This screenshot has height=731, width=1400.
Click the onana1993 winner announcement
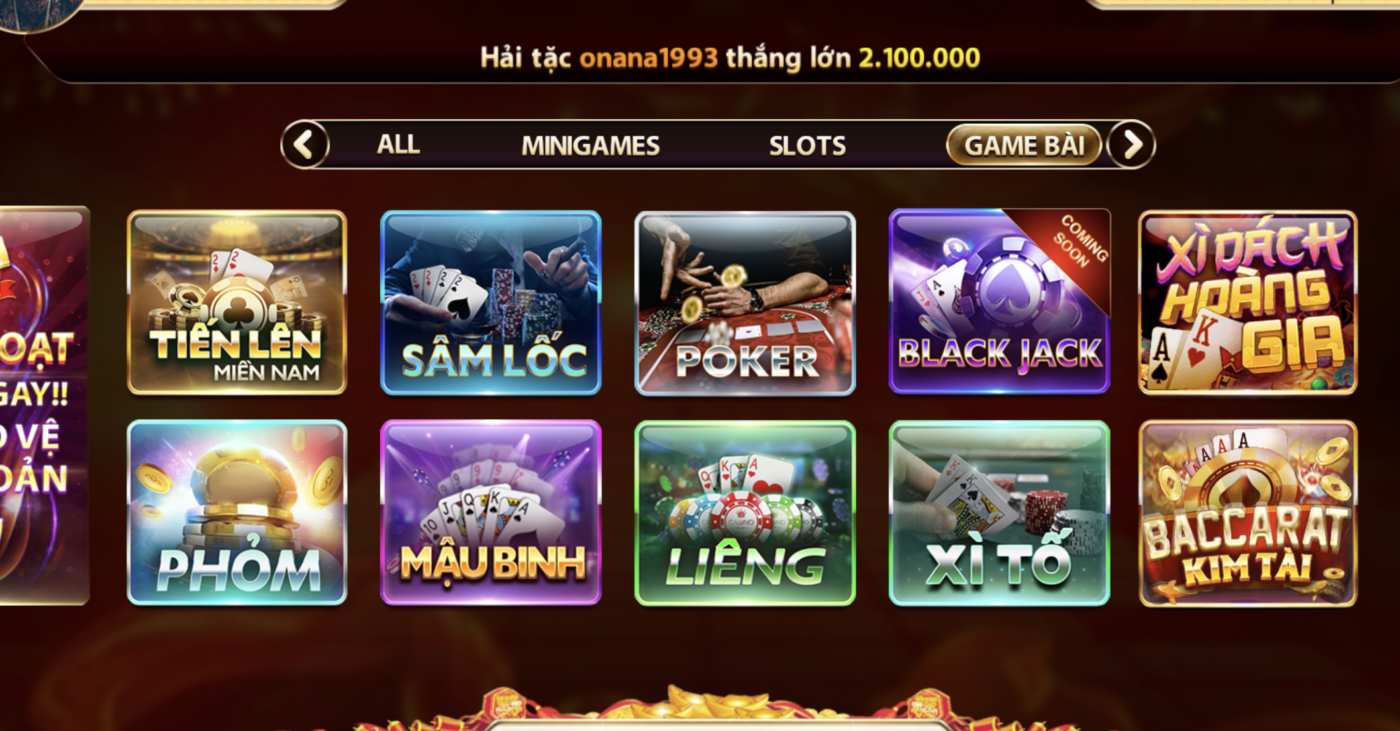(x=652, y=58)
